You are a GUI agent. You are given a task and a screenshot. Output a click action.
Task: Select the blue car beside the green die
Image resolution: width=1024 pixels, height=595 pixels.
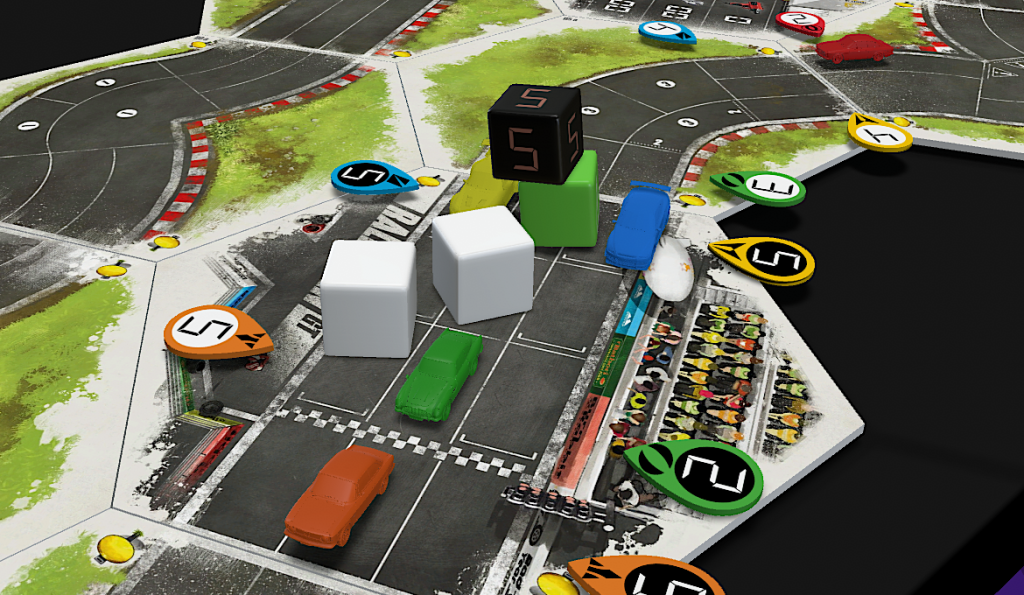click(636, 227)
